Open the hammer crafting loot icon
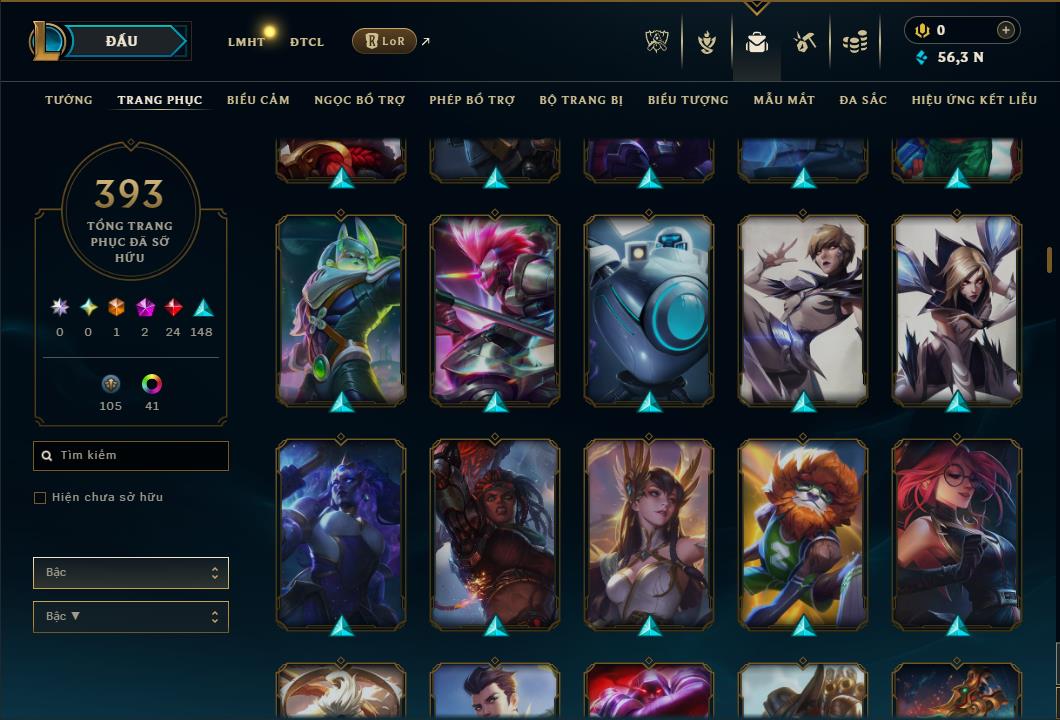 805,42
